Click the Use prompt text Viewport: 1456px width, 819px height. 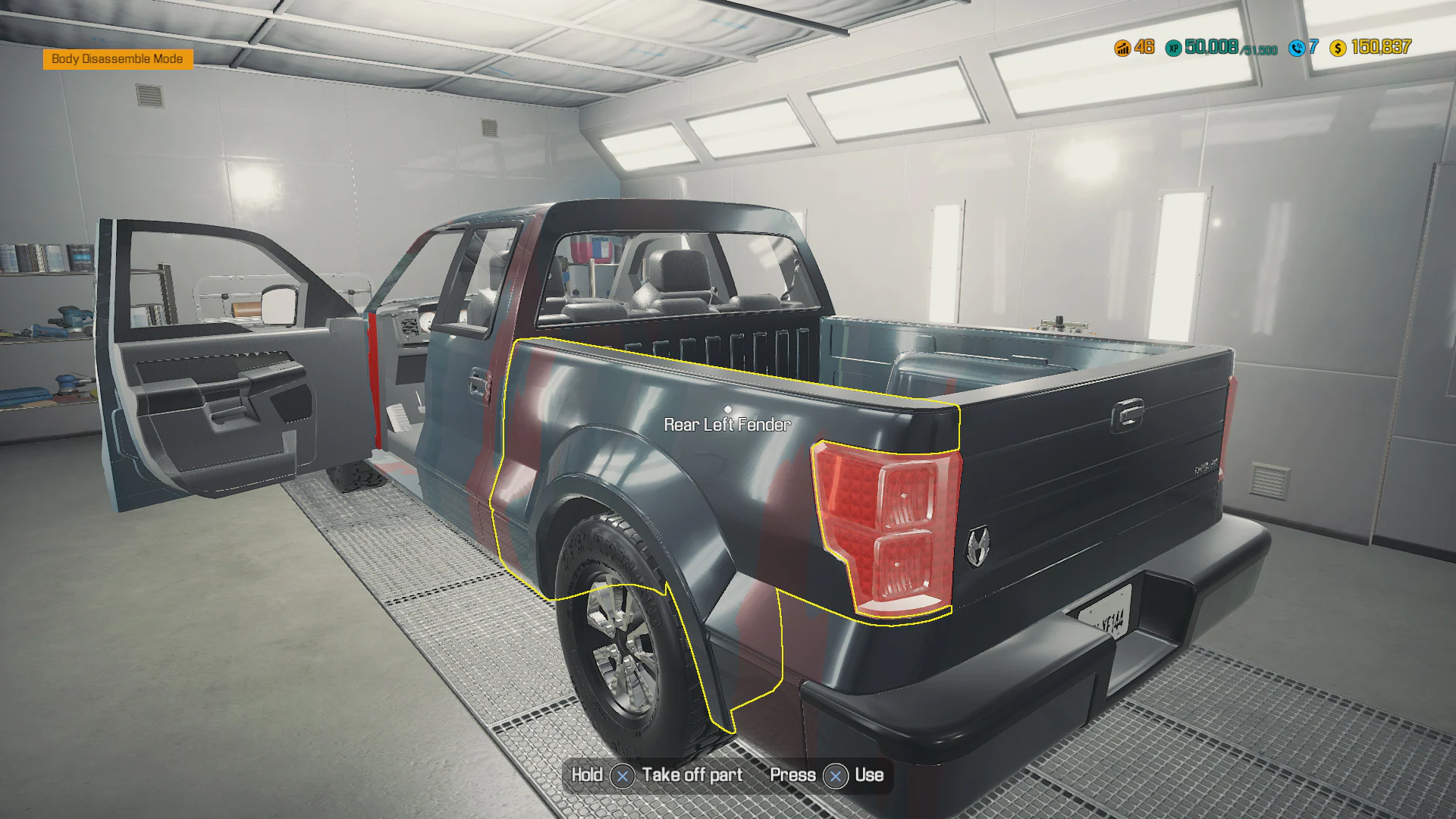coord(871,776)
